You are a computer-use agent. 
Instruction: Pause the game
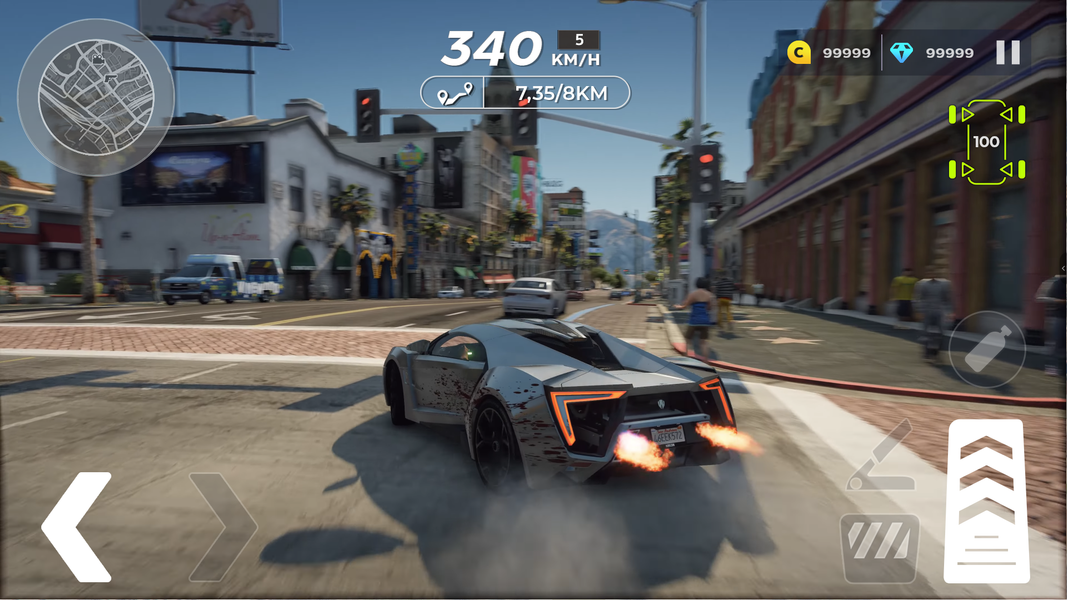click(x=1008, y=53)
